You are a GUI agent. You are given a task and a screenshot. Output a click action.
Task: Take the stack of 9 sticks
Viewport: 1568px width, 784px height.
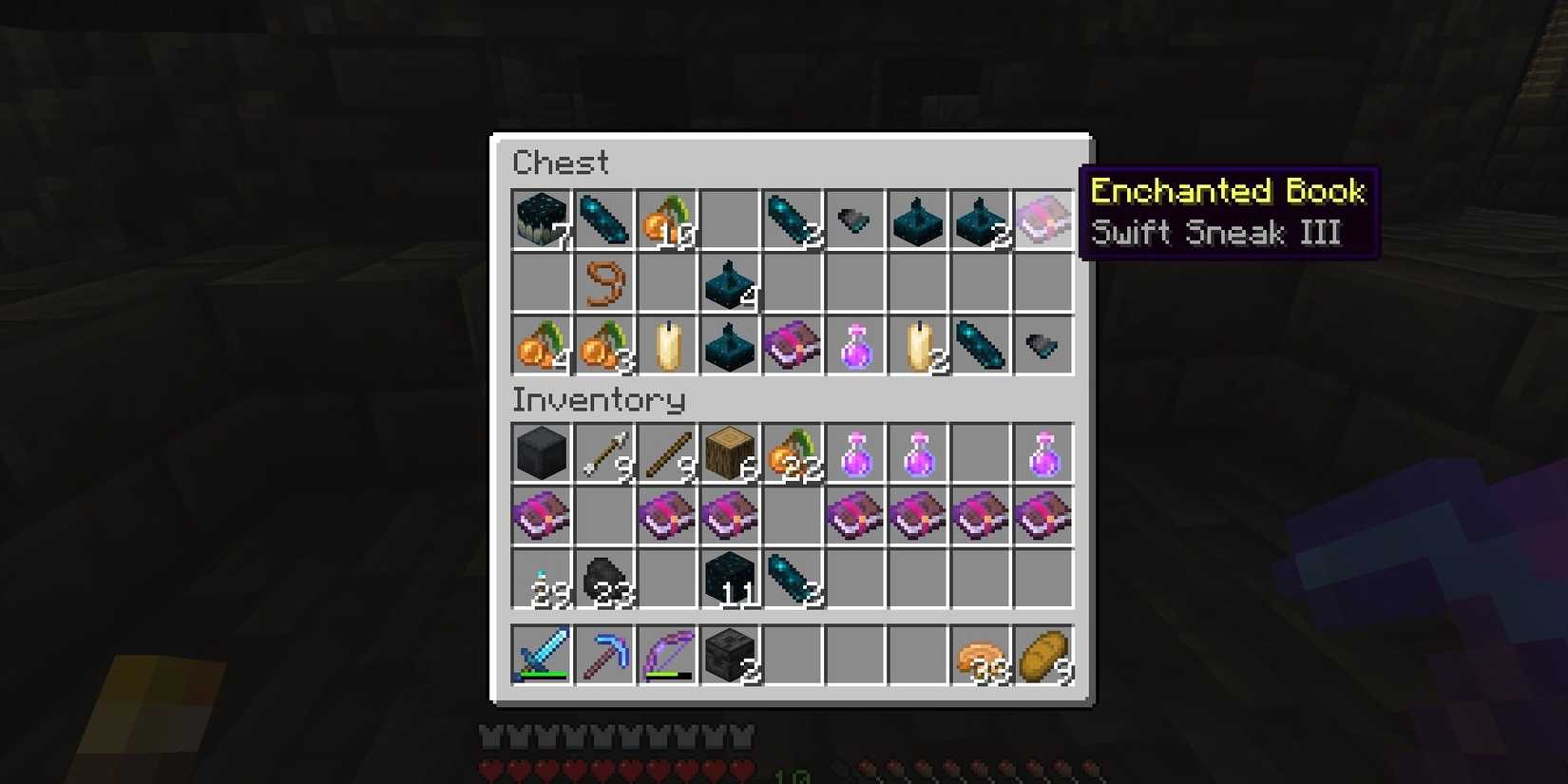pos(665,453)
